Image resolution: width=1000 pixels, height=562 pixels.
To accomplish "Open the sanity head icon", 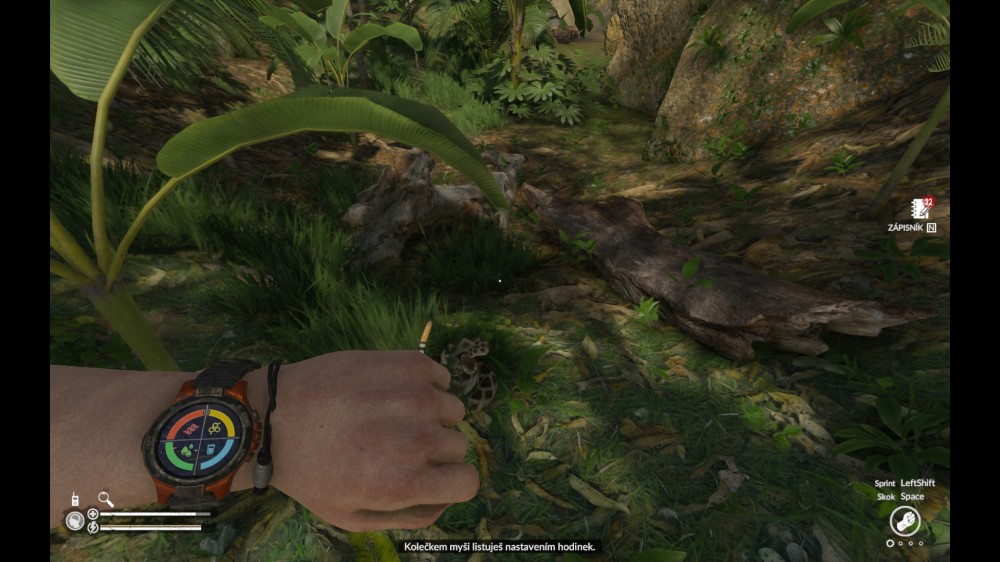I will coord(75,520).
